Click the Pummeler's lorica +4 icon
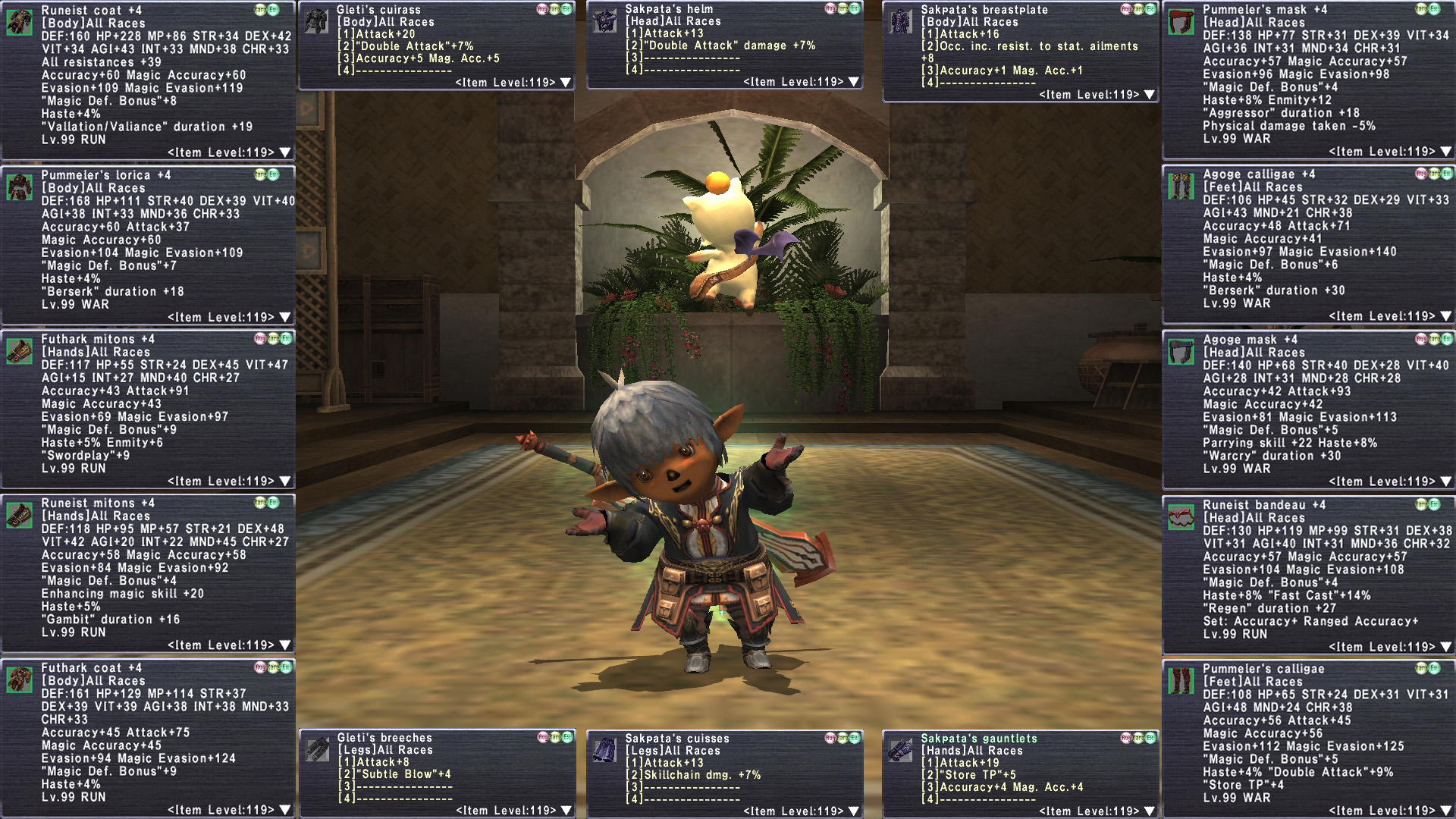Screen dimensions: 1456x819 point(20,187)
